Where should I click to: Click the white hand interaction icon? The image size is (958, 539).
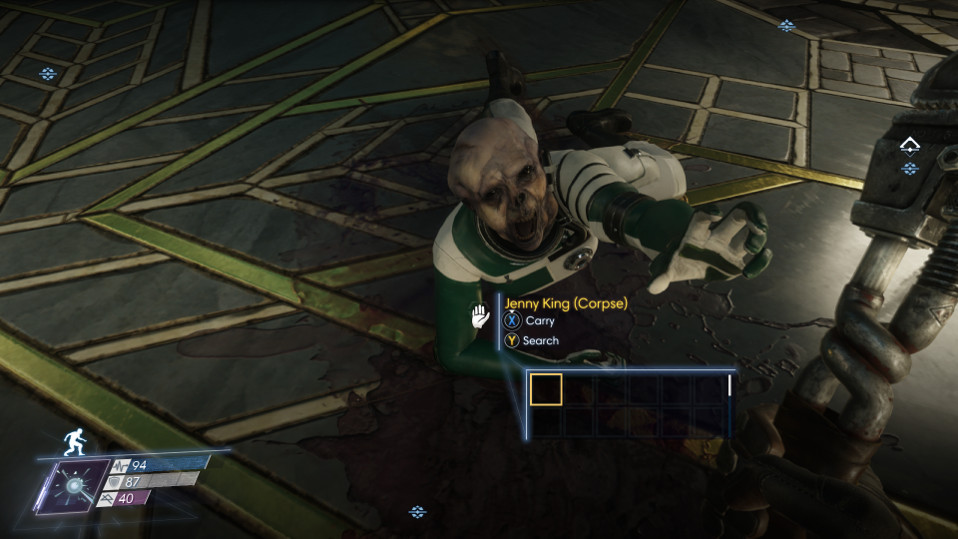click(481, 316)
